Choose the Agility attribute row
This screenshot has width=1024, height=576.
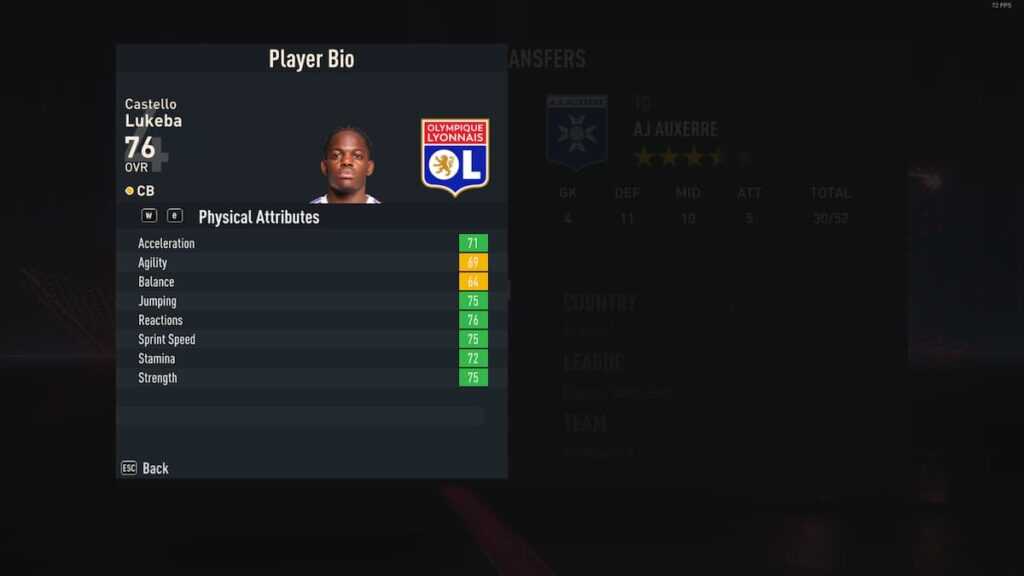pyautogui.click(x=311, y=263)
